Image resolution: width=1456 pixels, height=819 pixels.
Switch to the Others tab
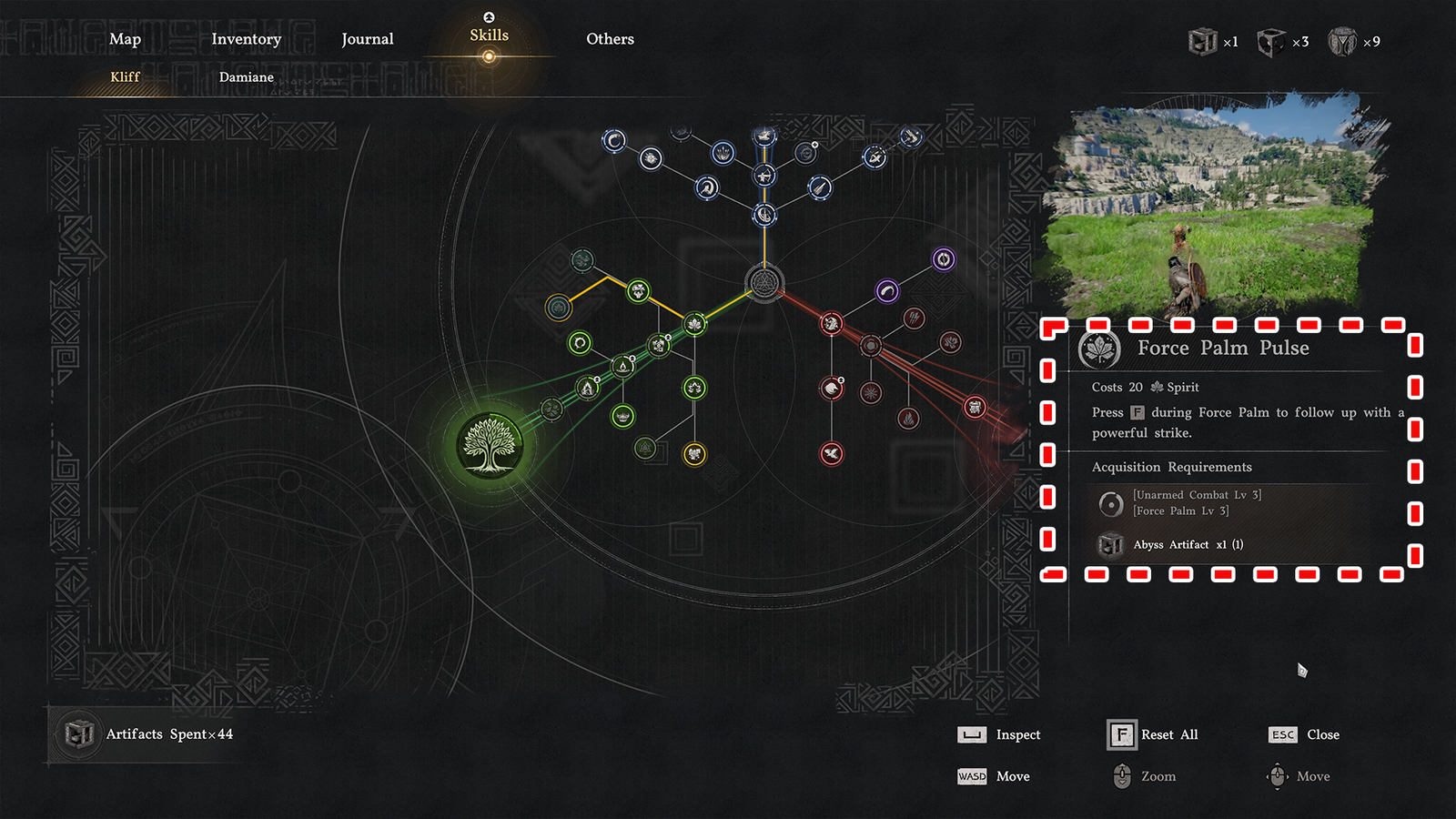click(610, 39)
